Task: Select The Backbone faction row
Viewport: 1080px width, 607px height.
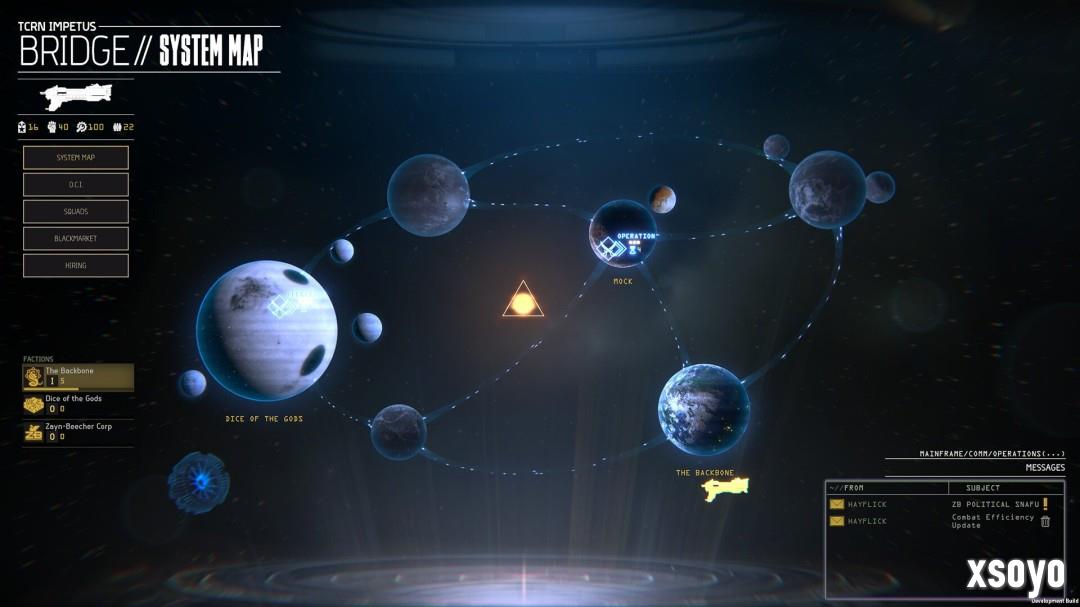Action: click(78, 376)
